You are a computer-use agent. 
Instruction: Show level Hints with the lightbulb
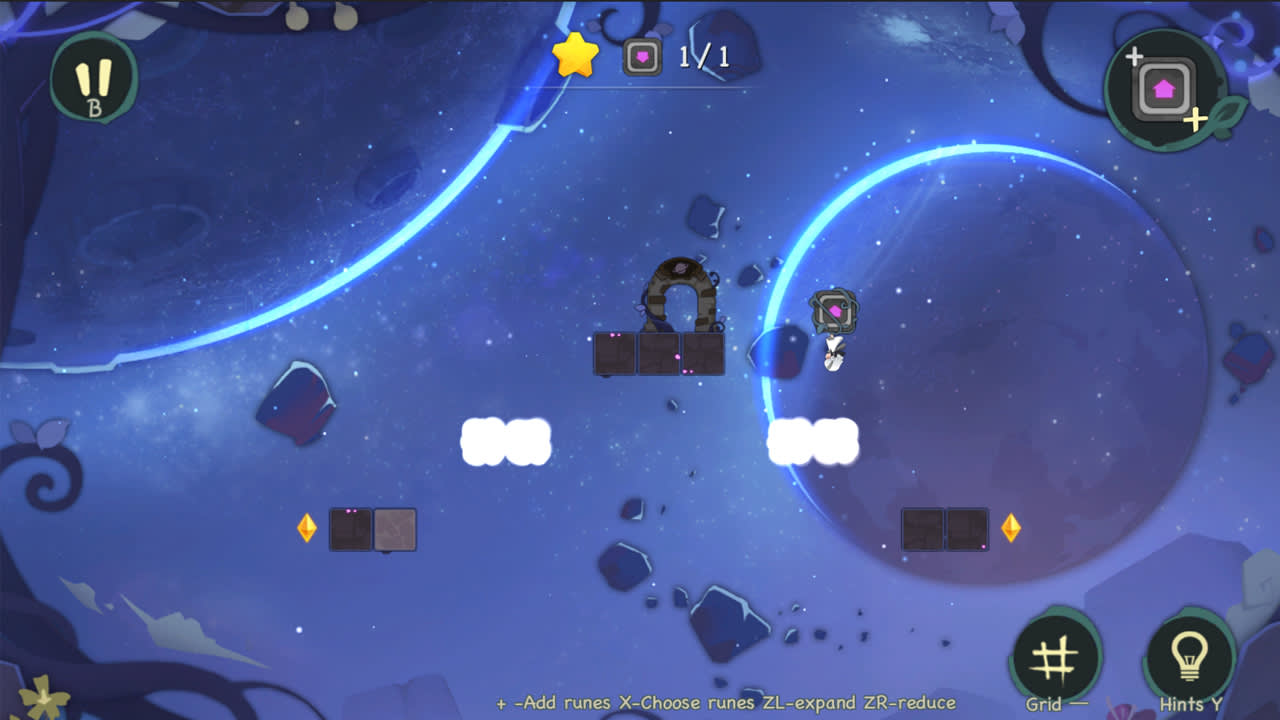tap(1189, 657)
